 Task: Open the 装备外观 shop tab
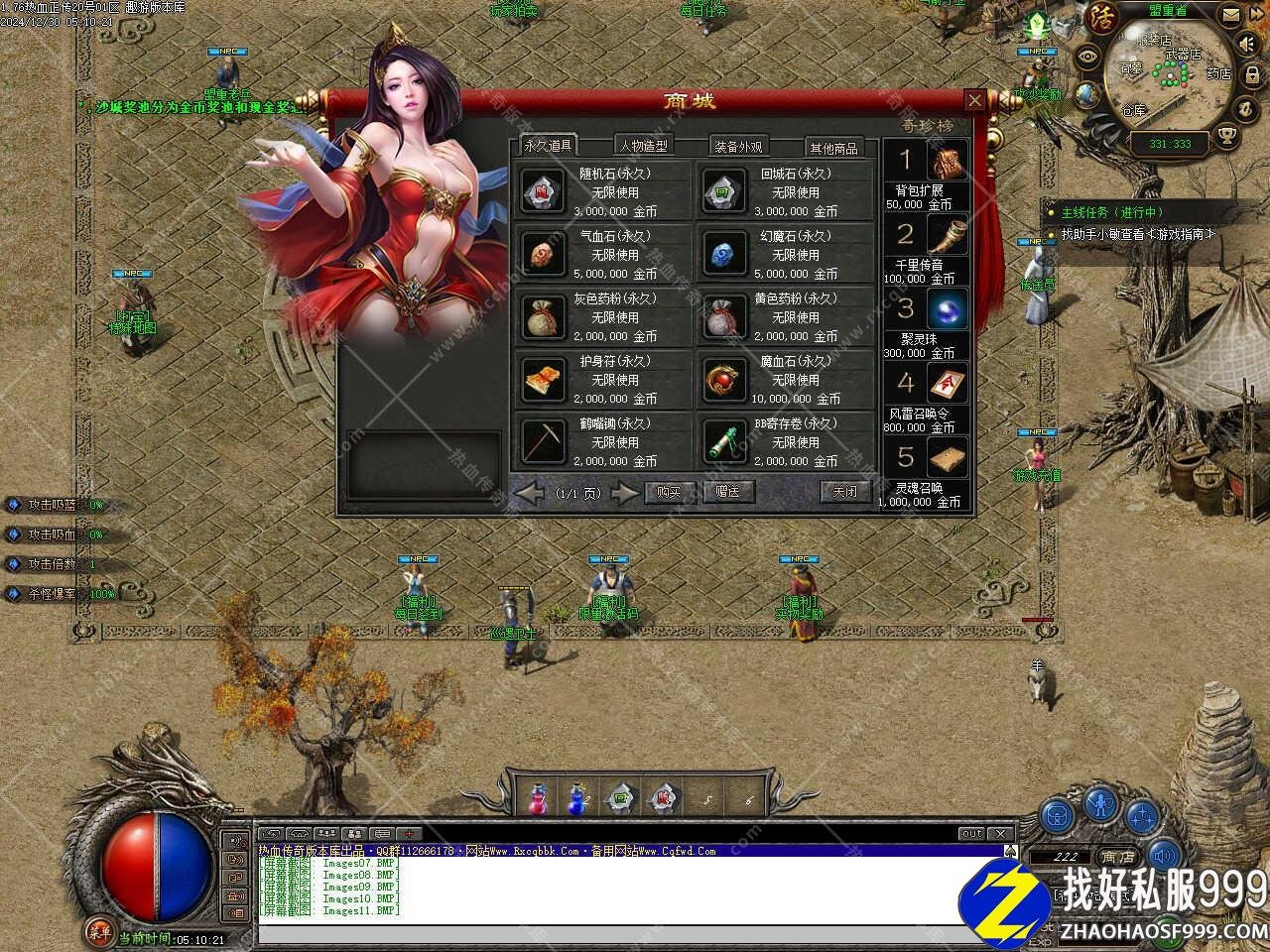(x=738, y=147)
